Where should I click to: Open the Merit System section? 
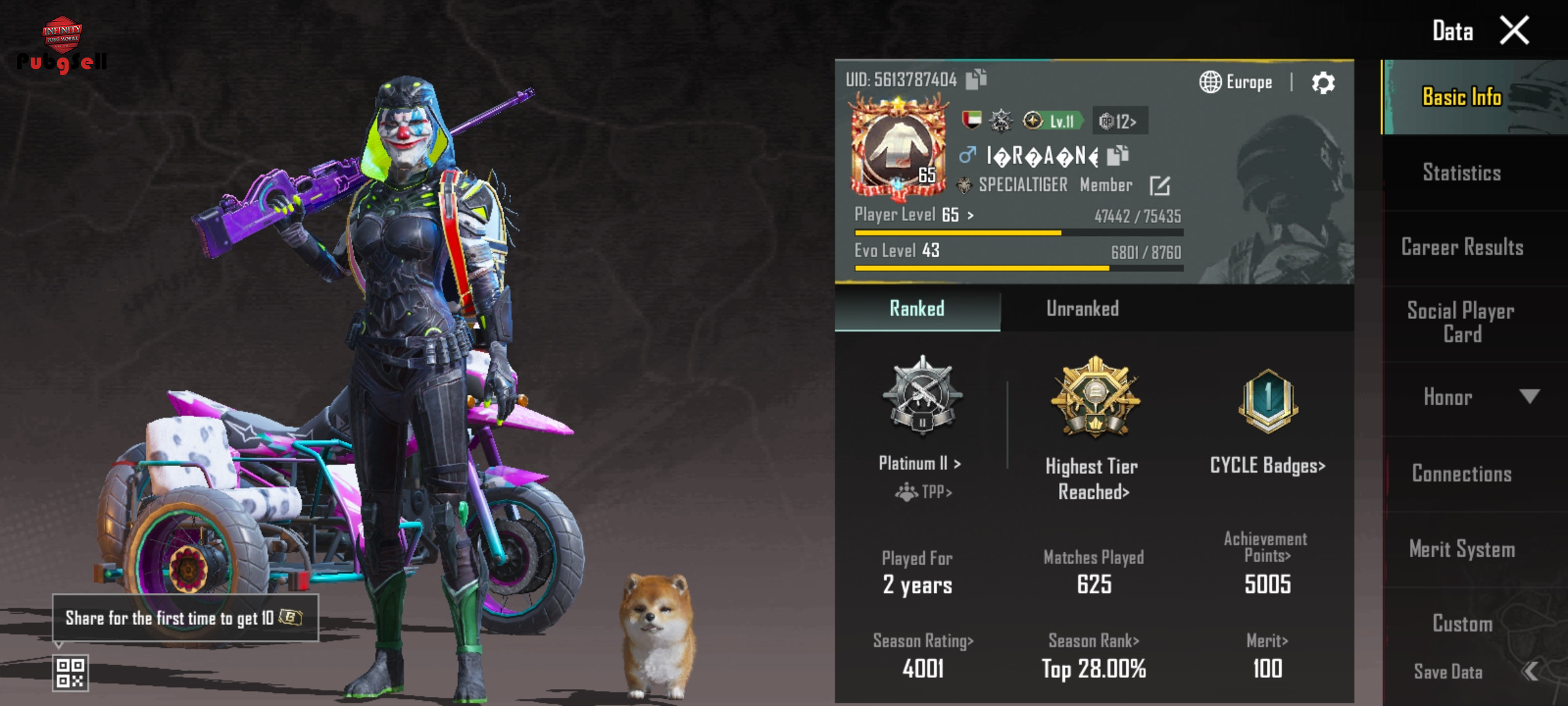[x=1462, y=549]
